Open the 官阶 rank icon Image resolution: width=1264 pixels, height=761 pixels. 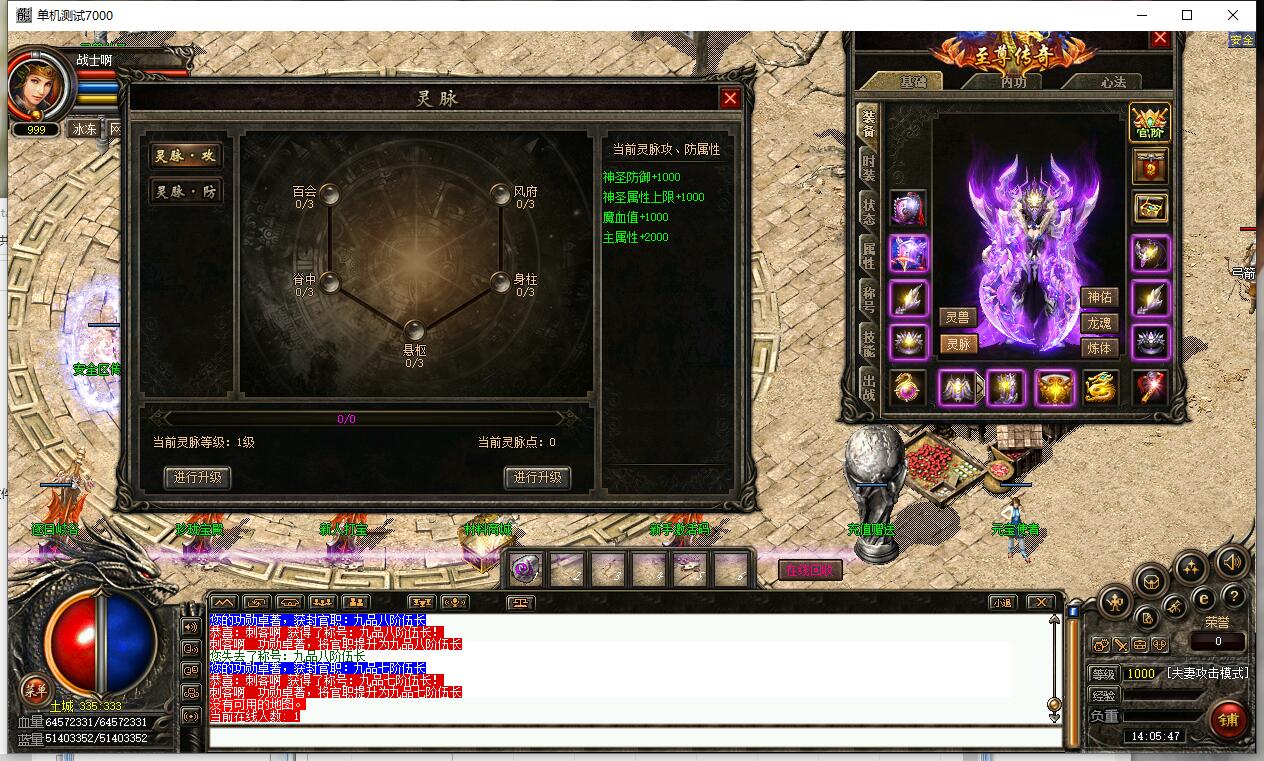[1150, 122]
